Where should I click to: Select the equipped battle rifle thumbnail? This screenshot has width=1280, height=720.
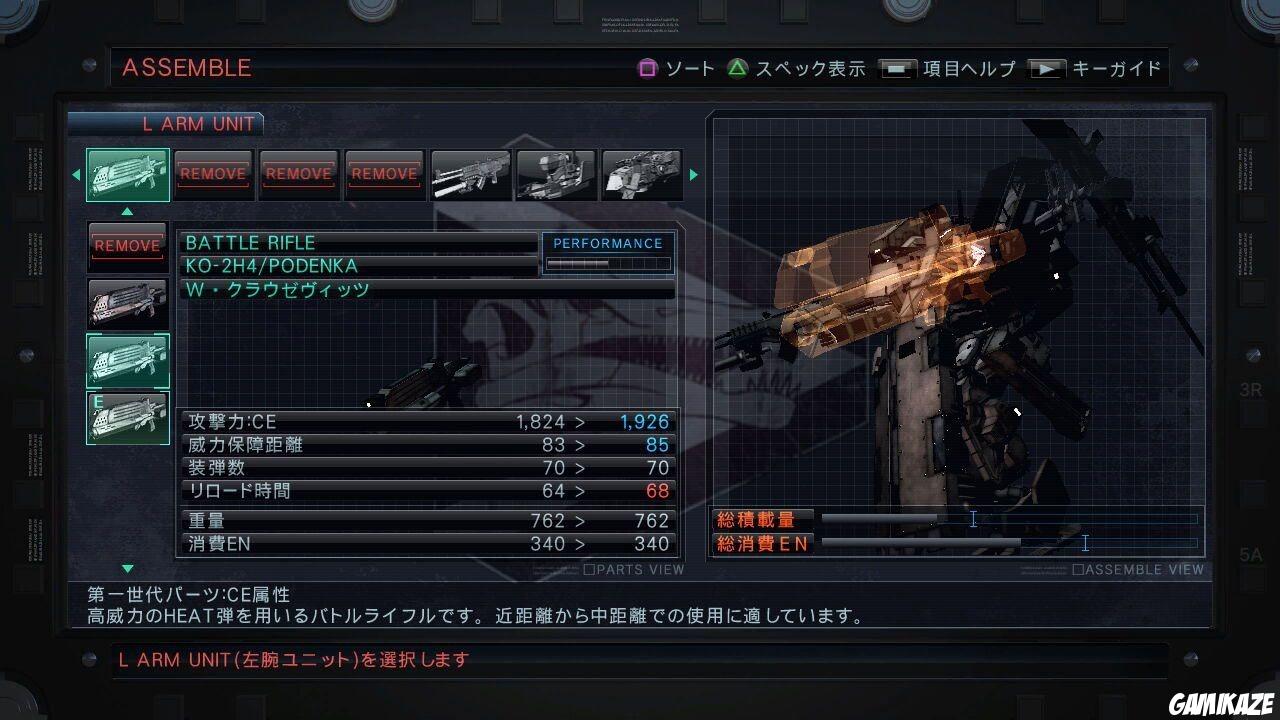[127, 174]
